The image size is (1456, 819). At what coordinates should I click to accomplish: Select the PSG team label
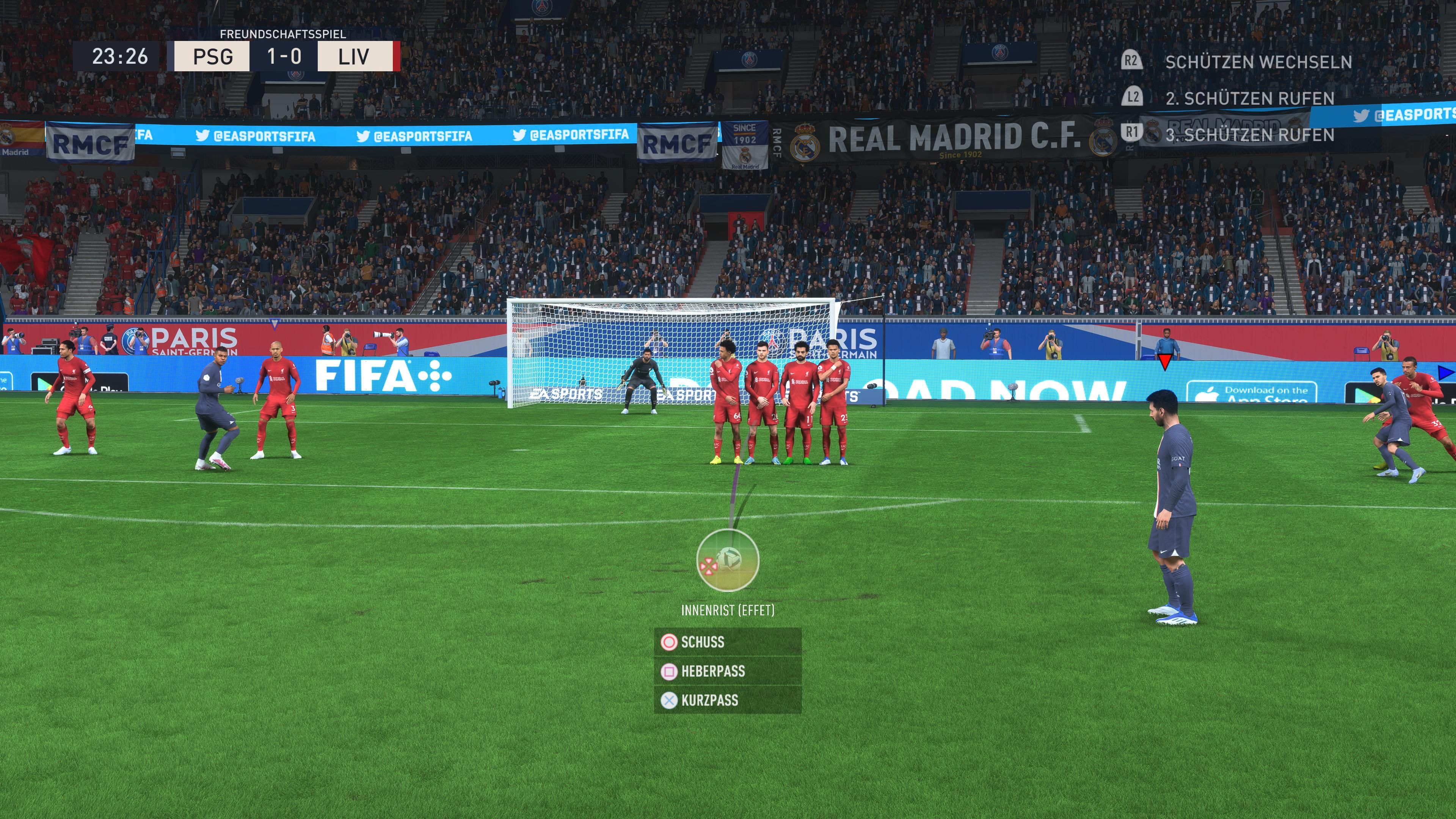(213, 56)
